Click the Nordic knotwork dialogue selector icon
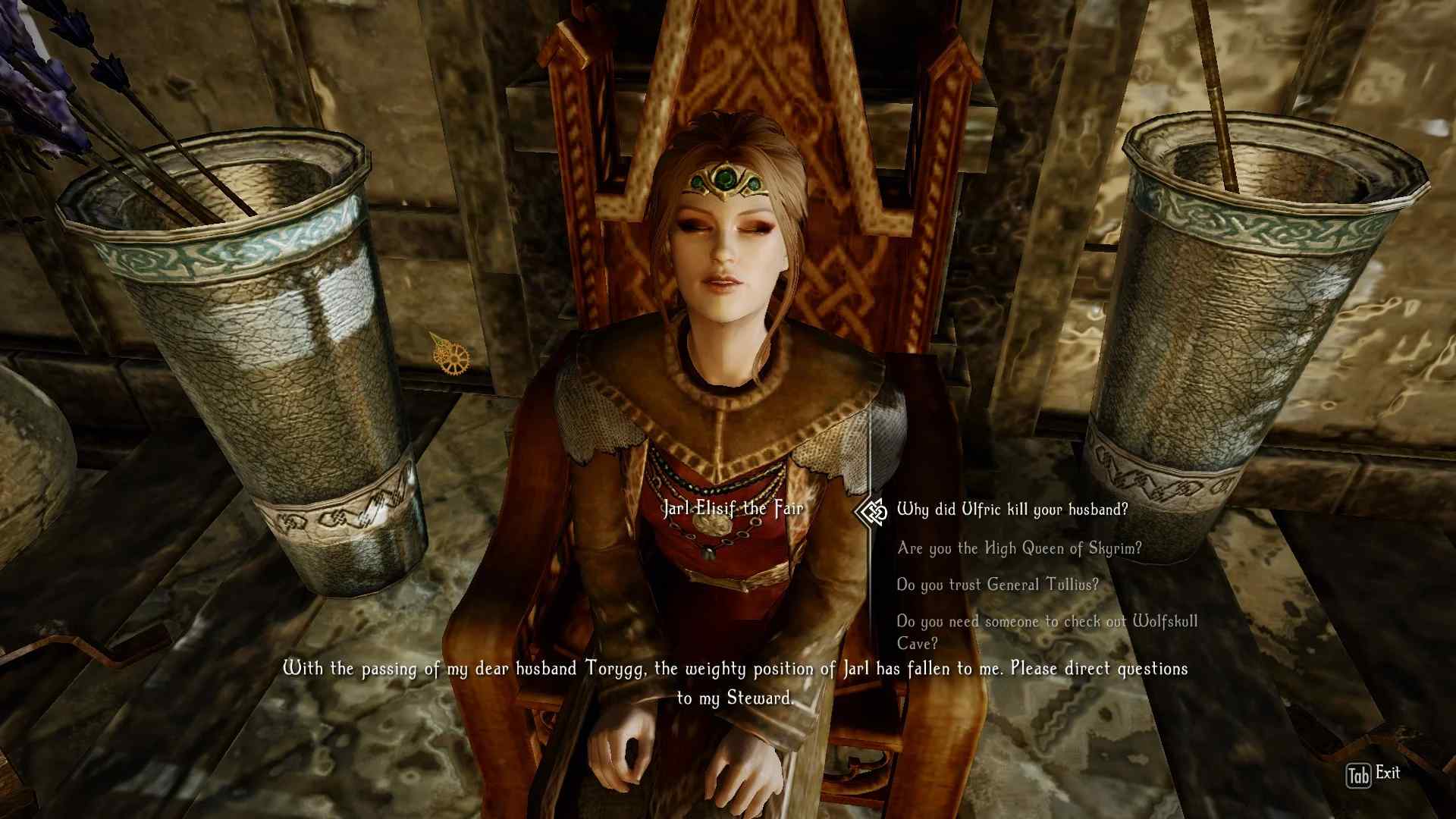Image resolution: width=1456 pixels, height=819 pixels. click(872, 510)
